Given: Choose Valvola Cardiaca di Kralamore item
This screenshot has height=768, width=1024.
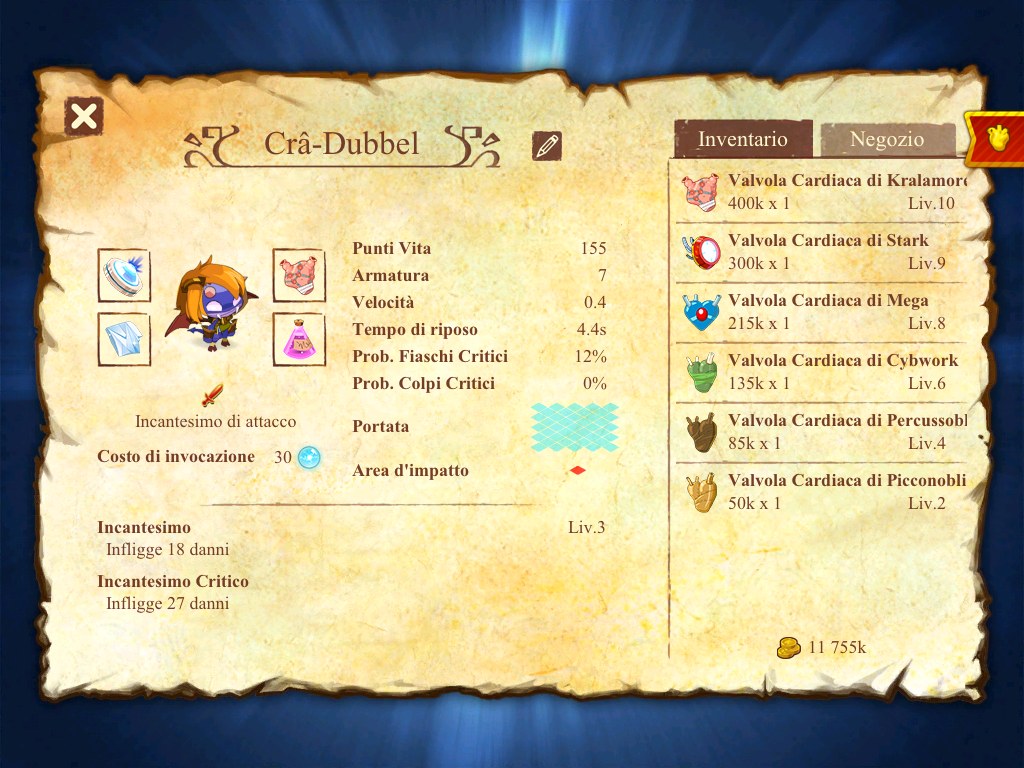Looking at the screenshot, I should click(x=820, y=192).
